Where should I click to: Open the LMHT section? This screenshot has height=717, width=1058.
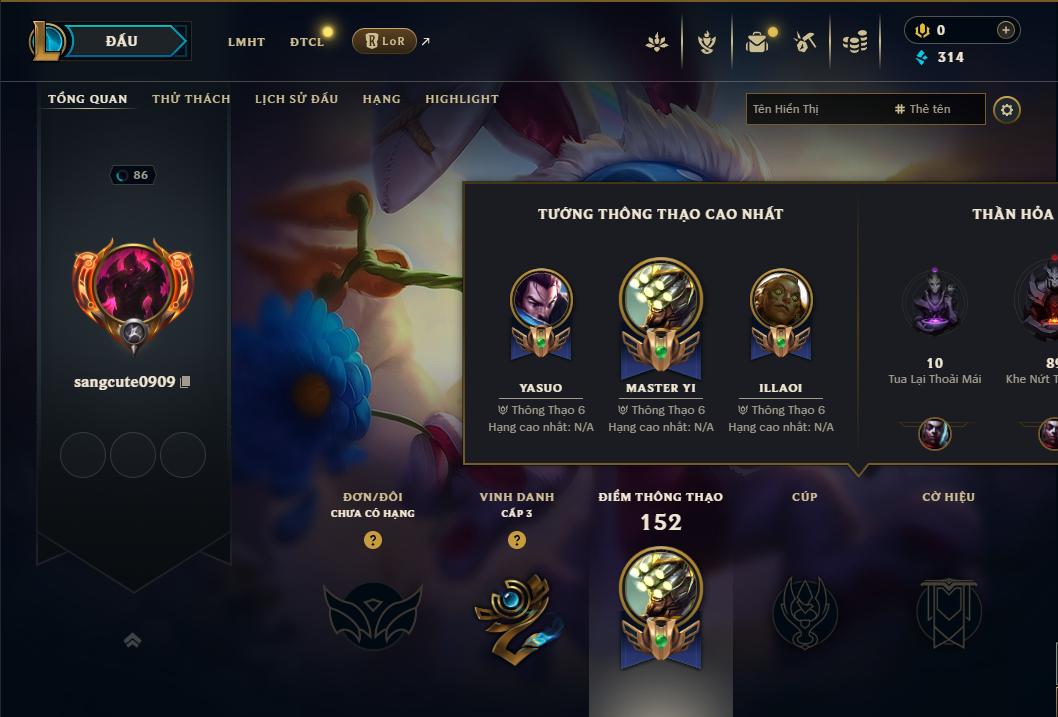click(x=246, y=42)
